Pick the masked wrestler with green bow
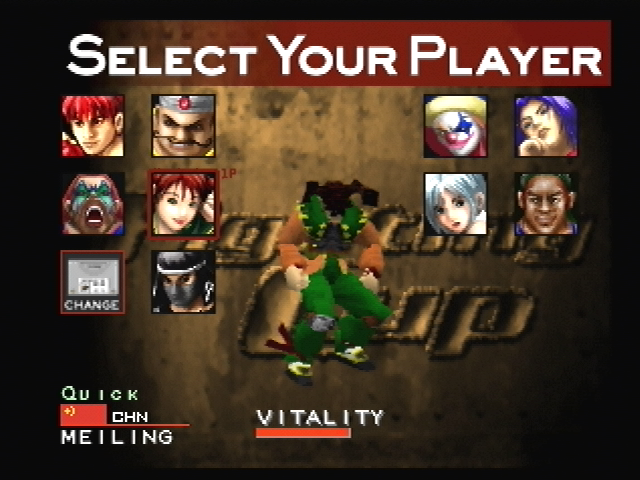 tap(93, 204)
